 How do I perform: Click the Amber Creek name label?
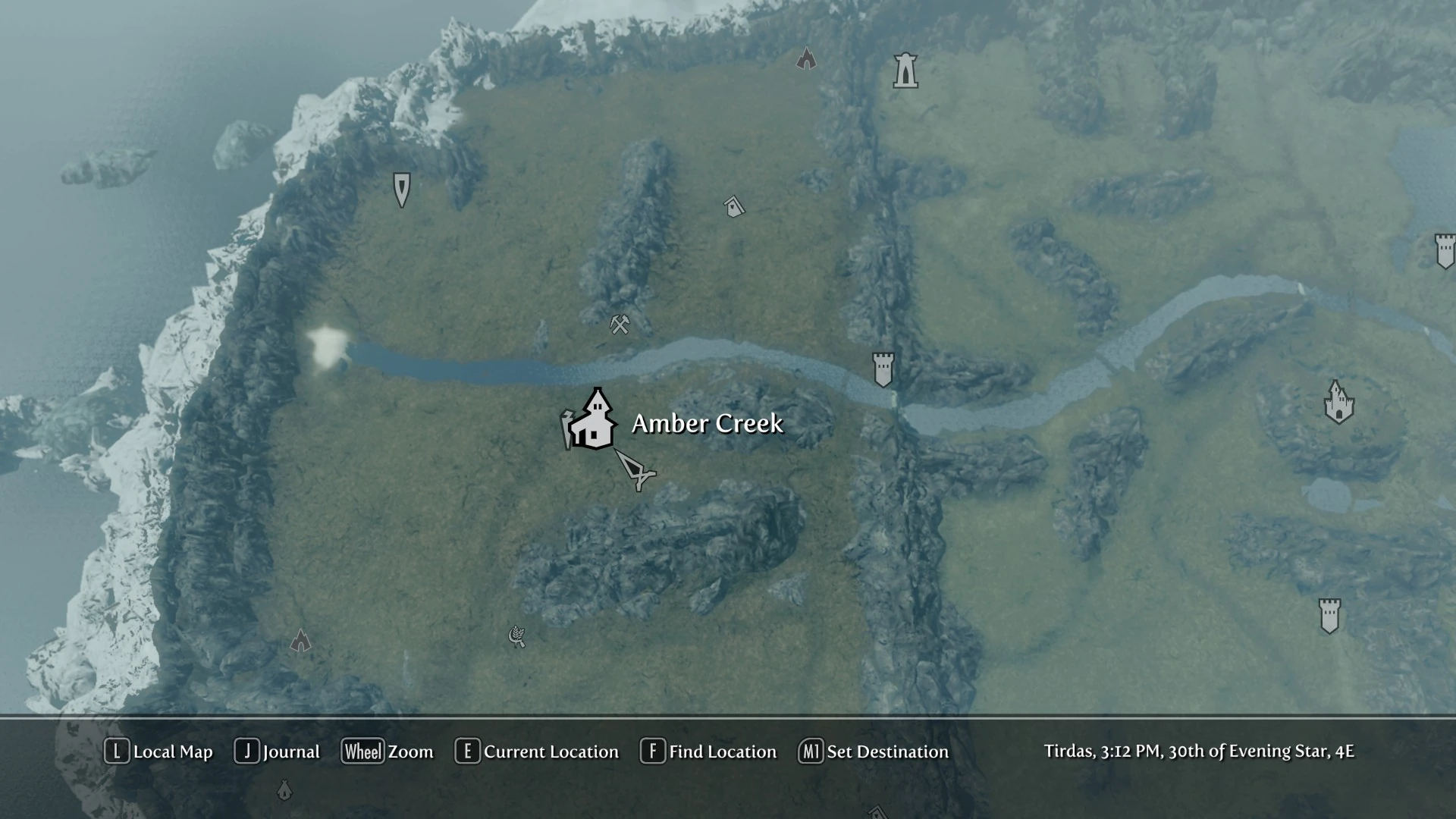click(x=708, y=424)
